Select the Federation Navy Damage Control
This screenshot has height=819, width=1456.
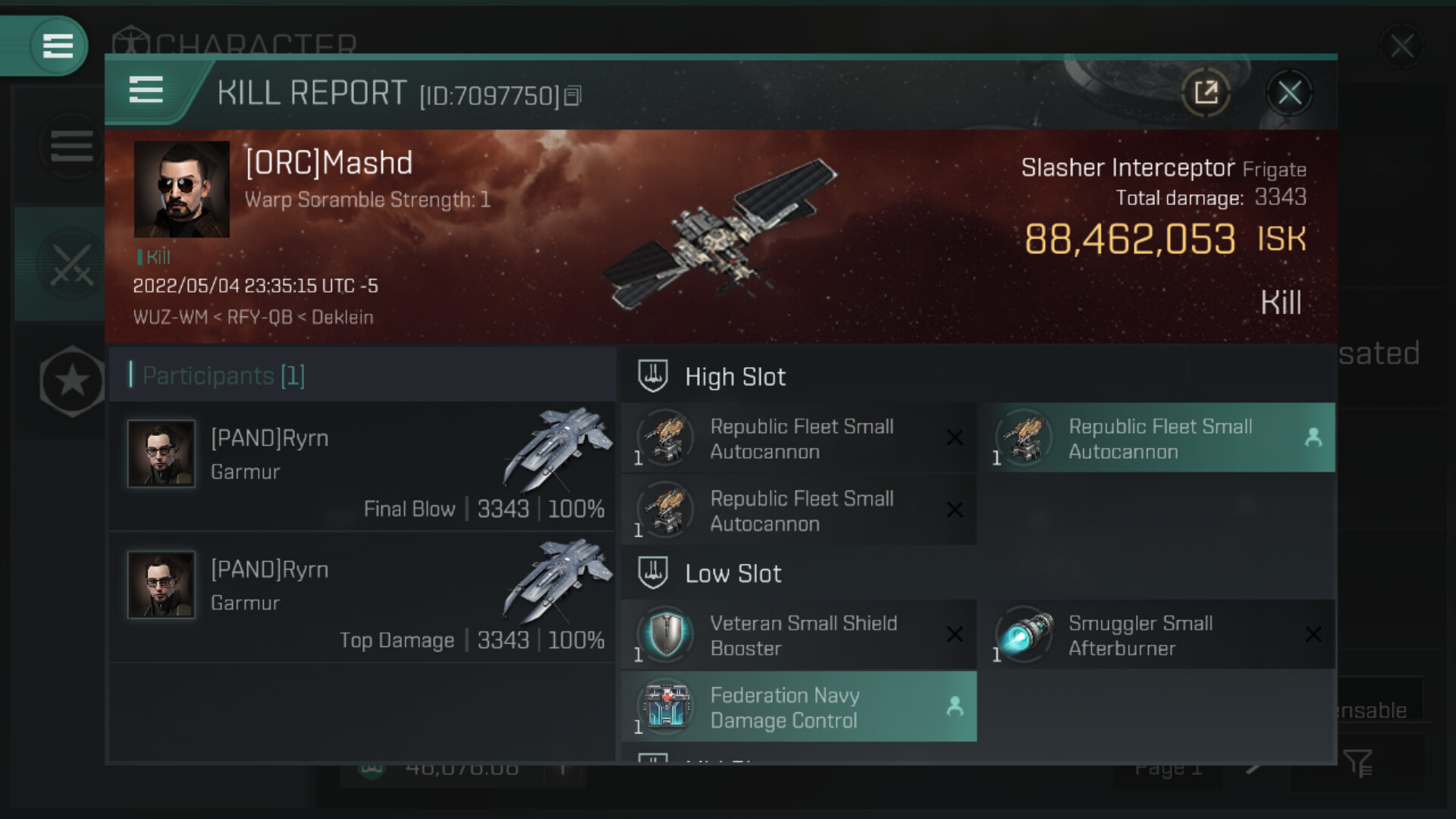click(798, 708)
